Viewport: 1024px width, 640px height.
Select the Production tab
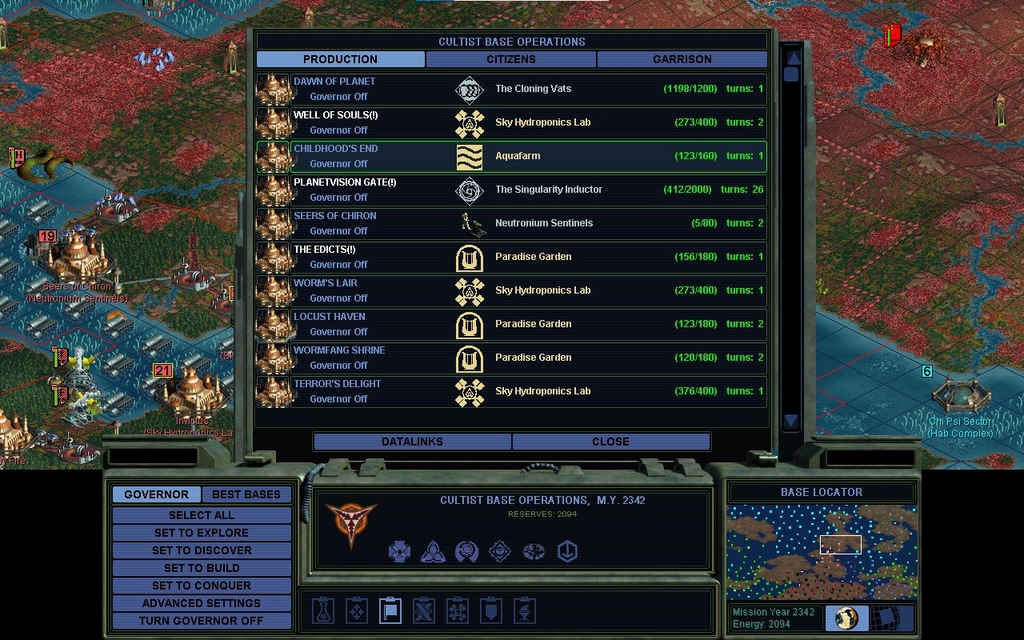pyautogui.click(x=340, y=59)
